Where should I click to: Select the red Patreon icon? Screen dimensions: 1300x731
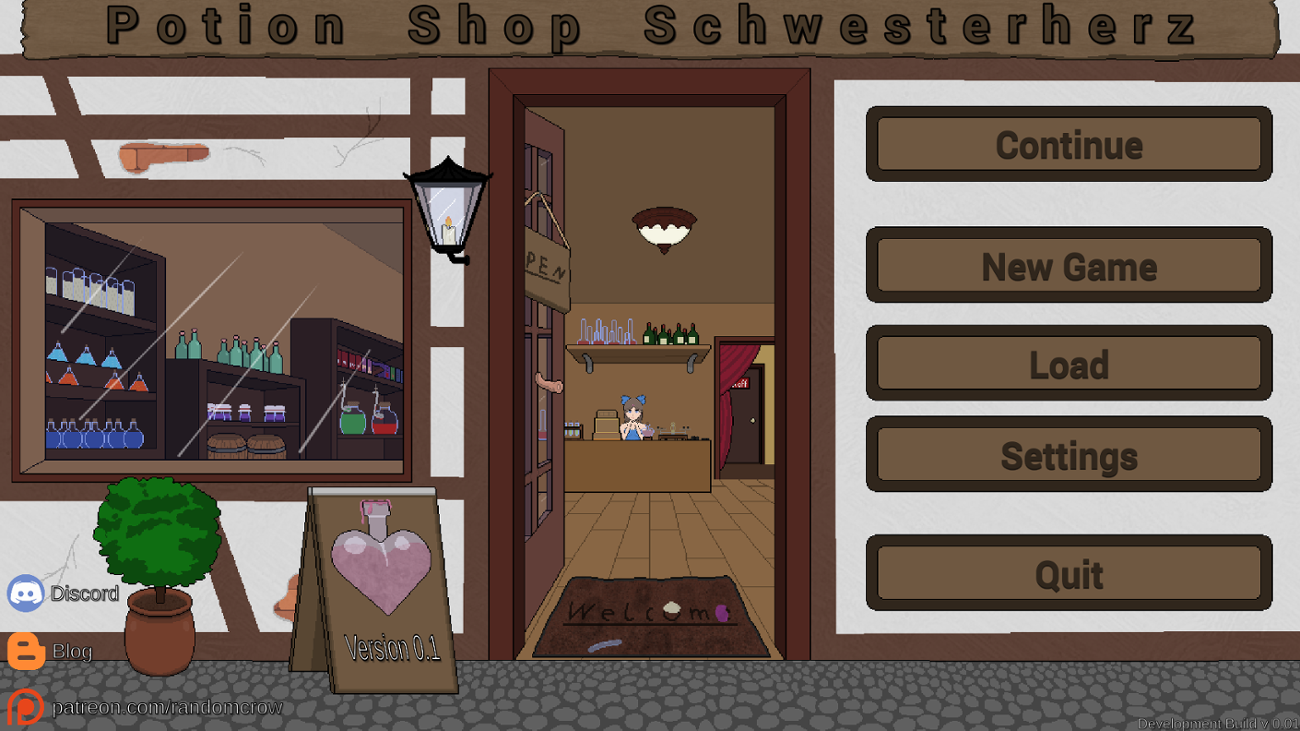[27, 706]
